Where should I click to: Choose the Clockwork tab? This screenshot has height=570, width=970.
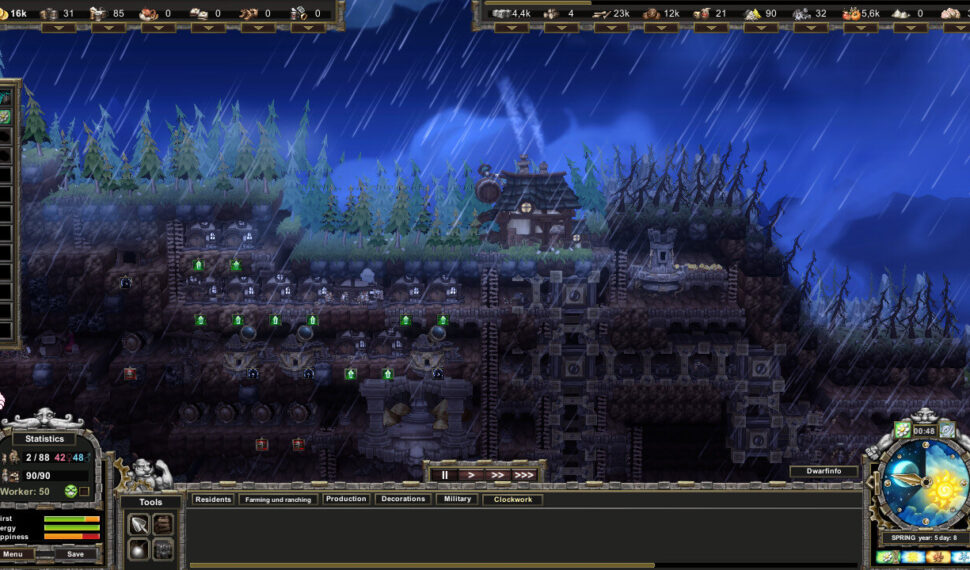(x=512, y=499)
